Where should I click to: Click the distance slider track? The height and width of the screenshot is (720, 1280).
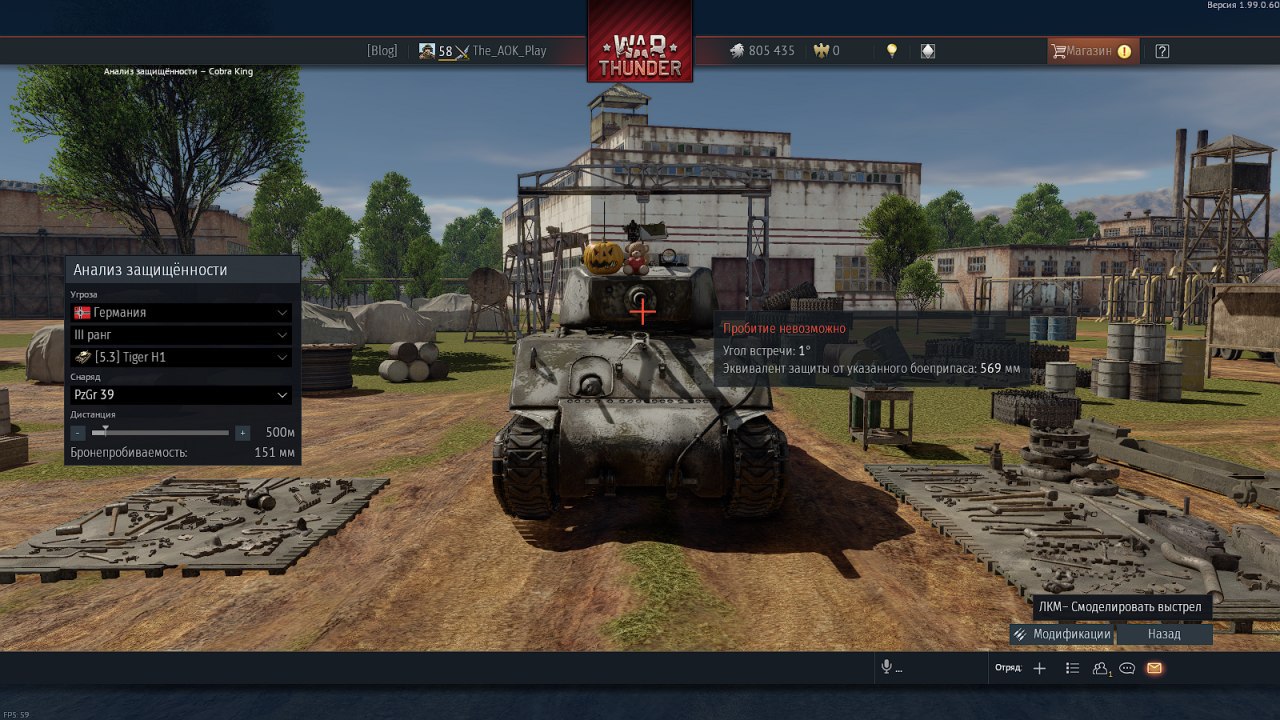pyautogui.click(x=160, y=433)
